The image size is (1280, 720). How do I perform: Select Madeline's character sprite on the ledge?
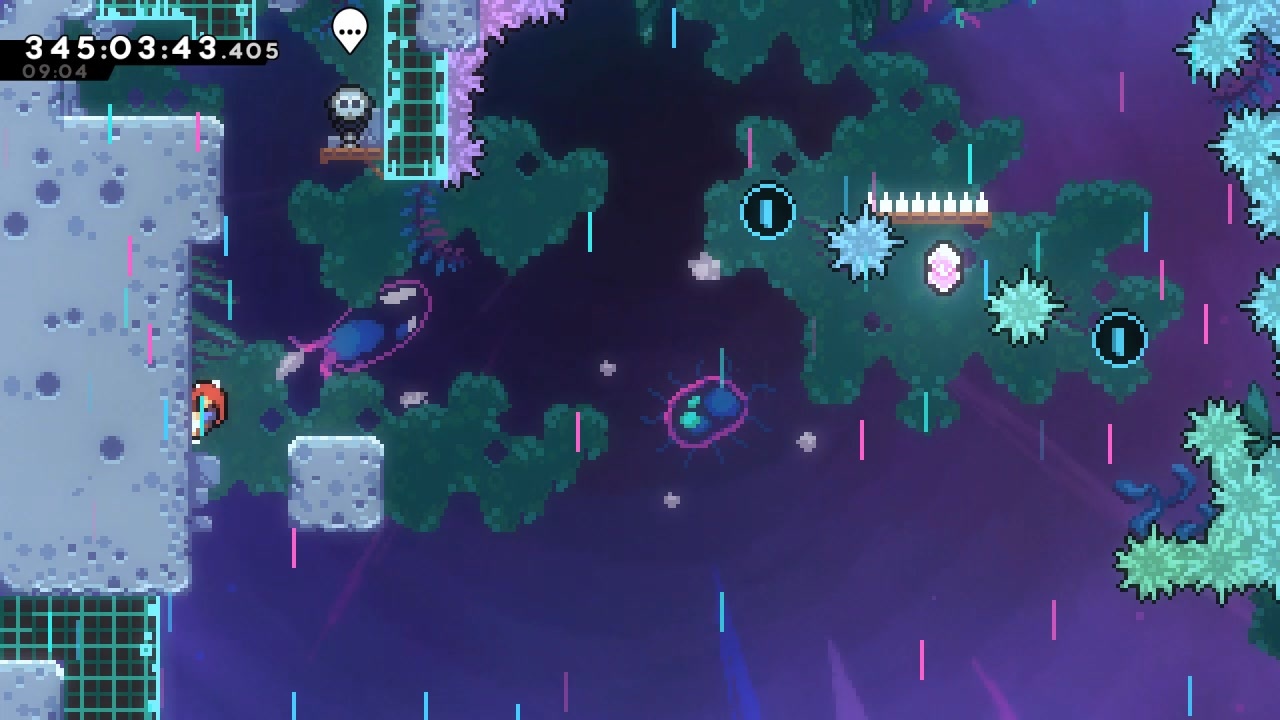[207, 405]
